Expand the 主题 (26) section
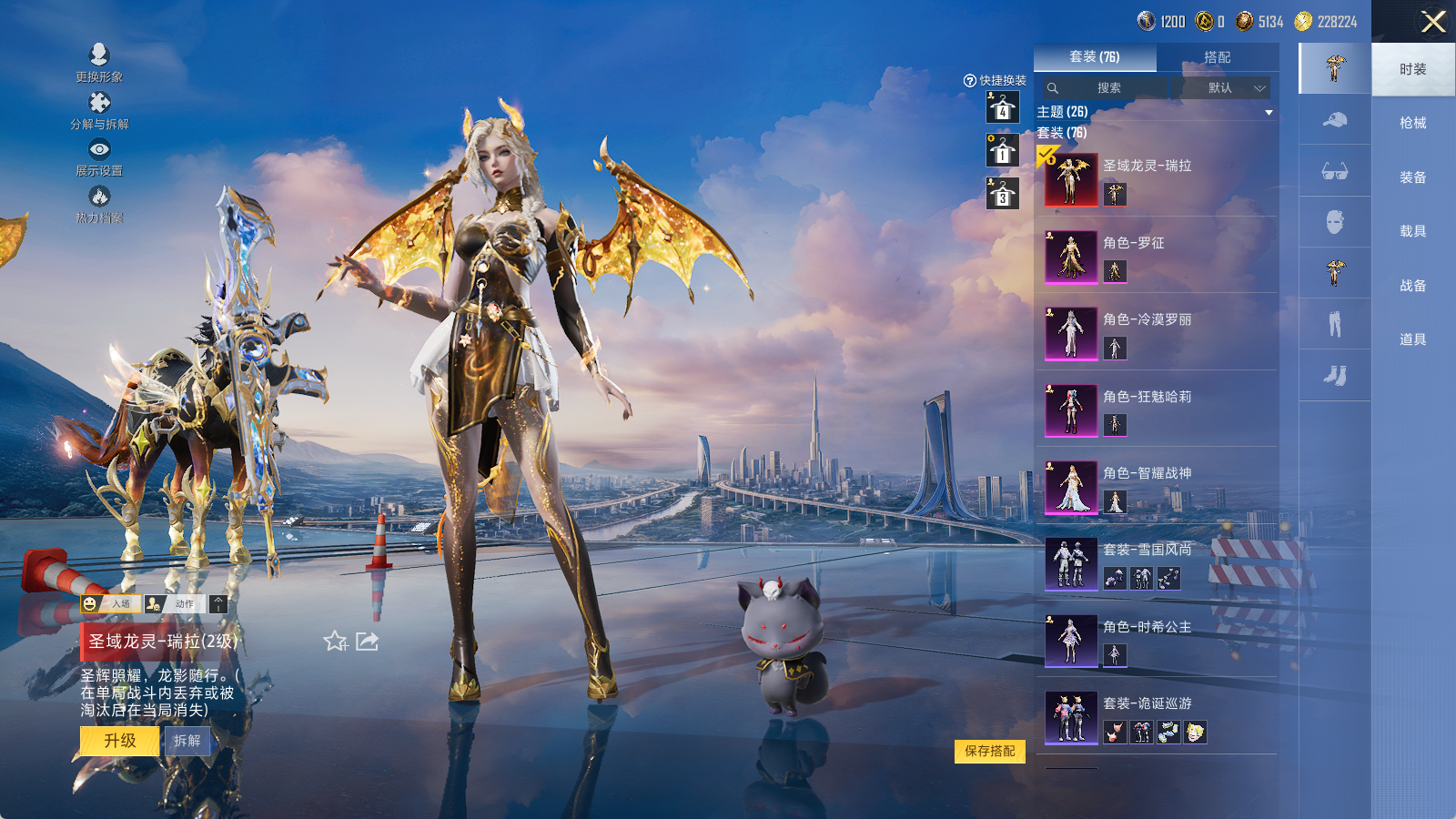This screenshot has width=1456, height=819. coord(1269,112)
